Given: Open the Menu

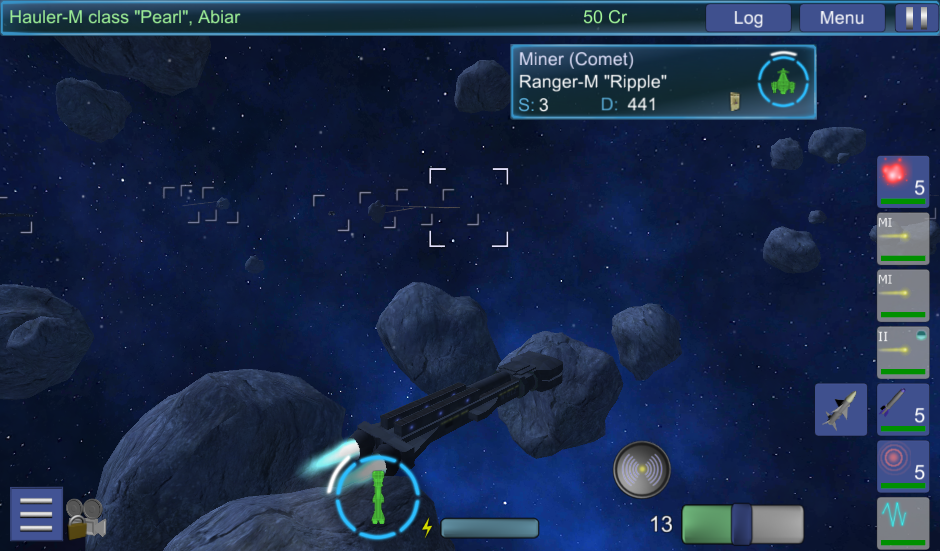Looking at the screenshot, I should (841, 18).
